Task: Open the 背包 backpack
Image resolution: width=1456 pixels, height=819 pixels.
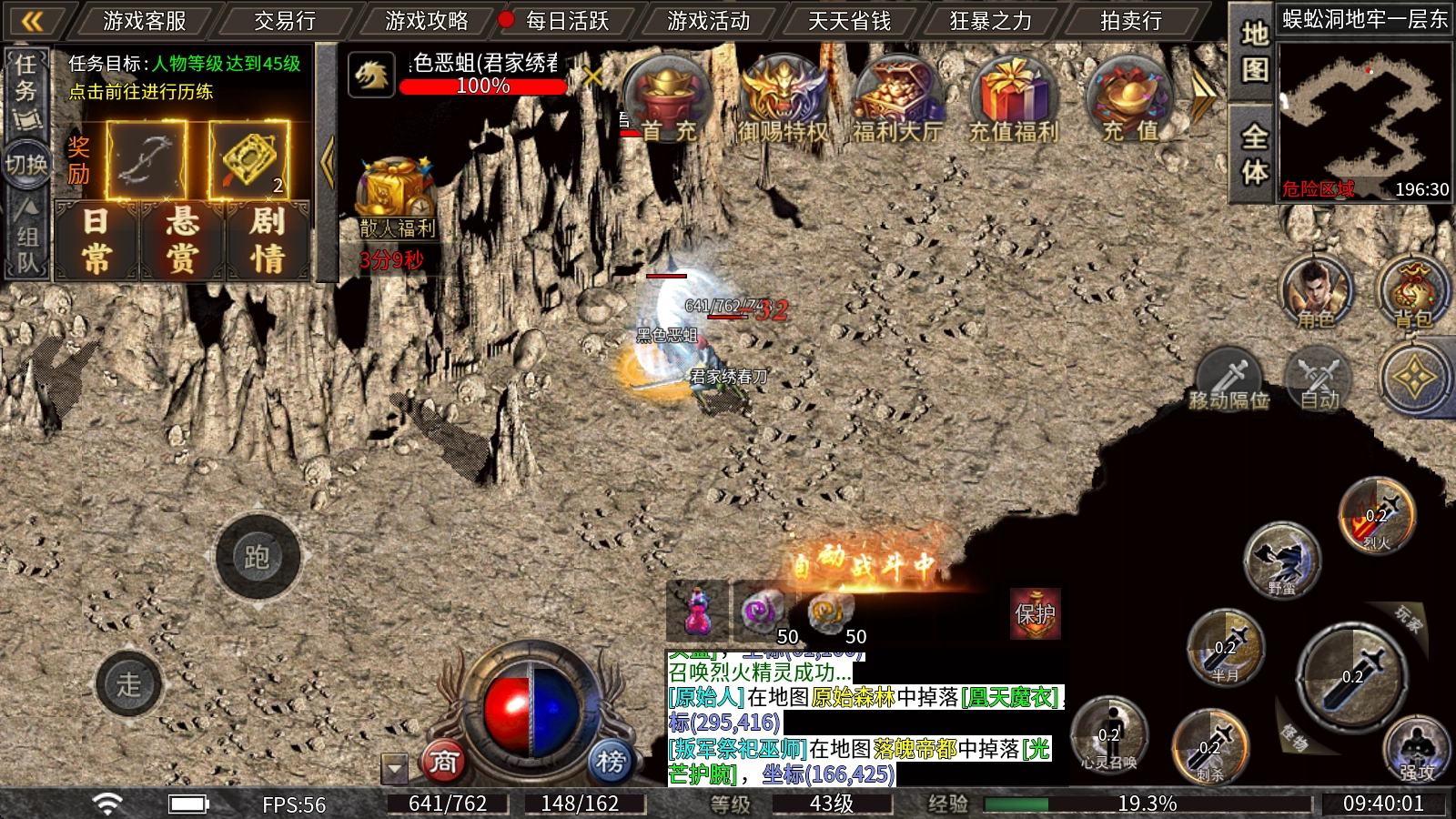Action: tap(1412, 293)
